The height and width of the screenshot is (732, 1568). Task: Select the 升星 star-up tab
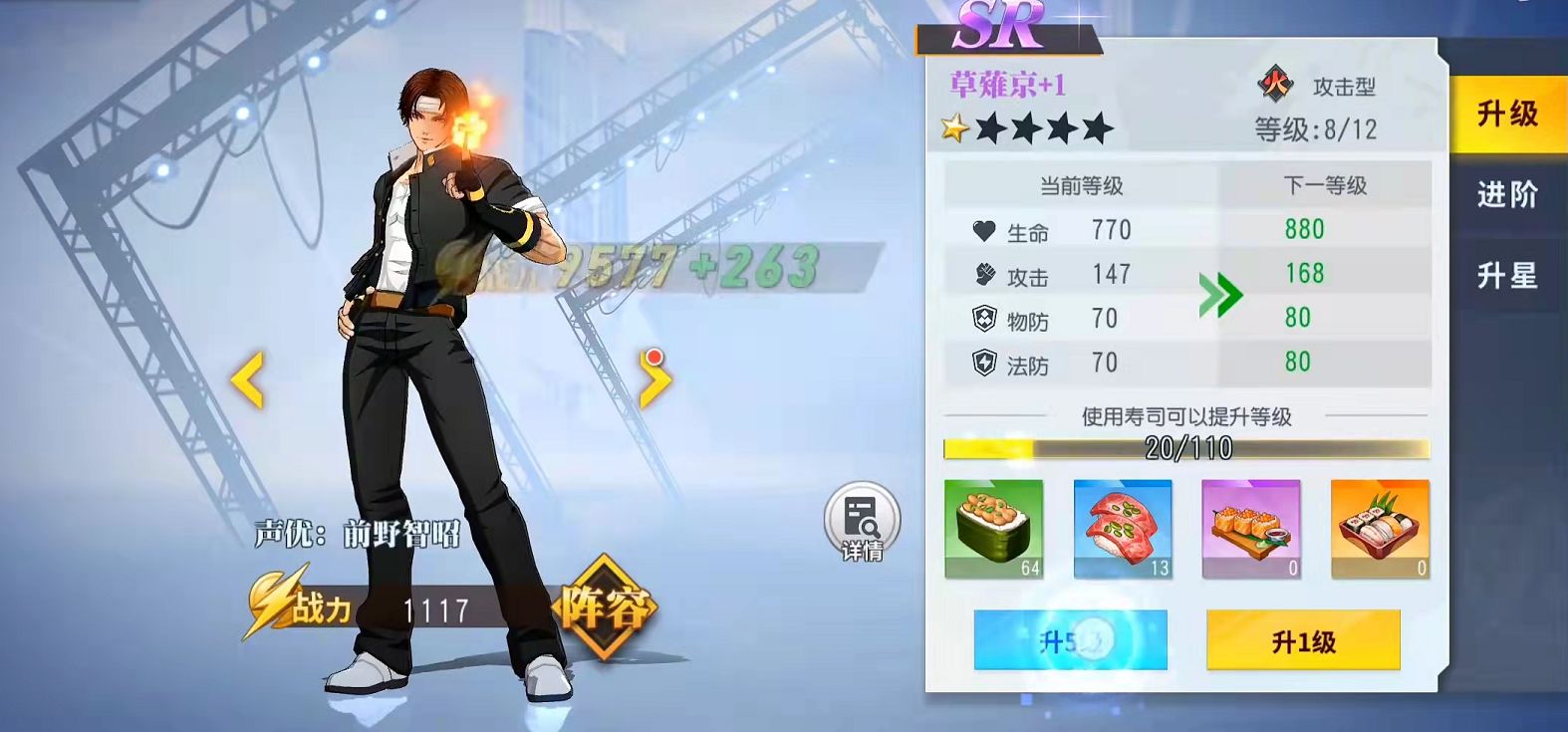coord(1506,275)
